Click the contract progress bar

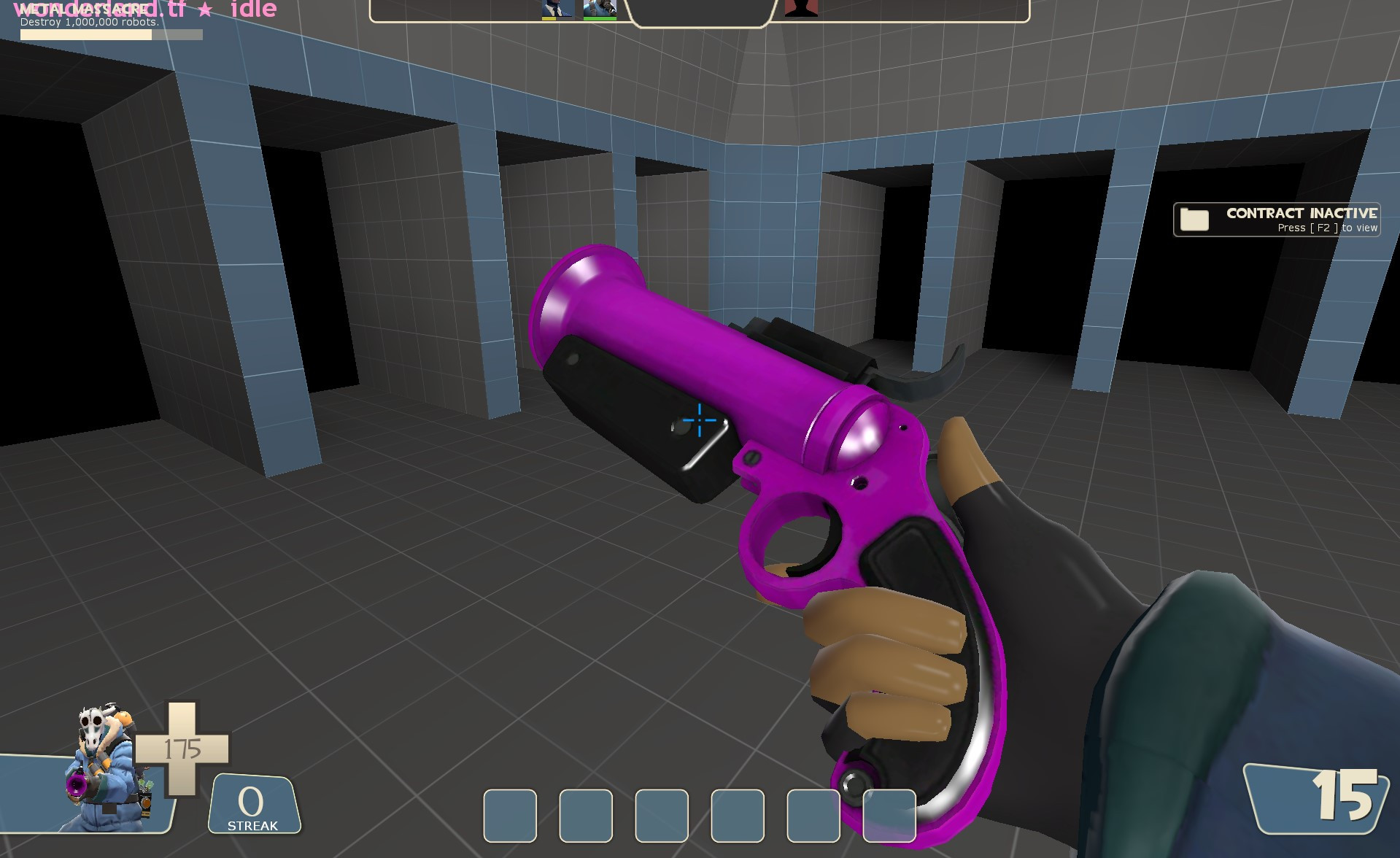(x=109, y=34)
